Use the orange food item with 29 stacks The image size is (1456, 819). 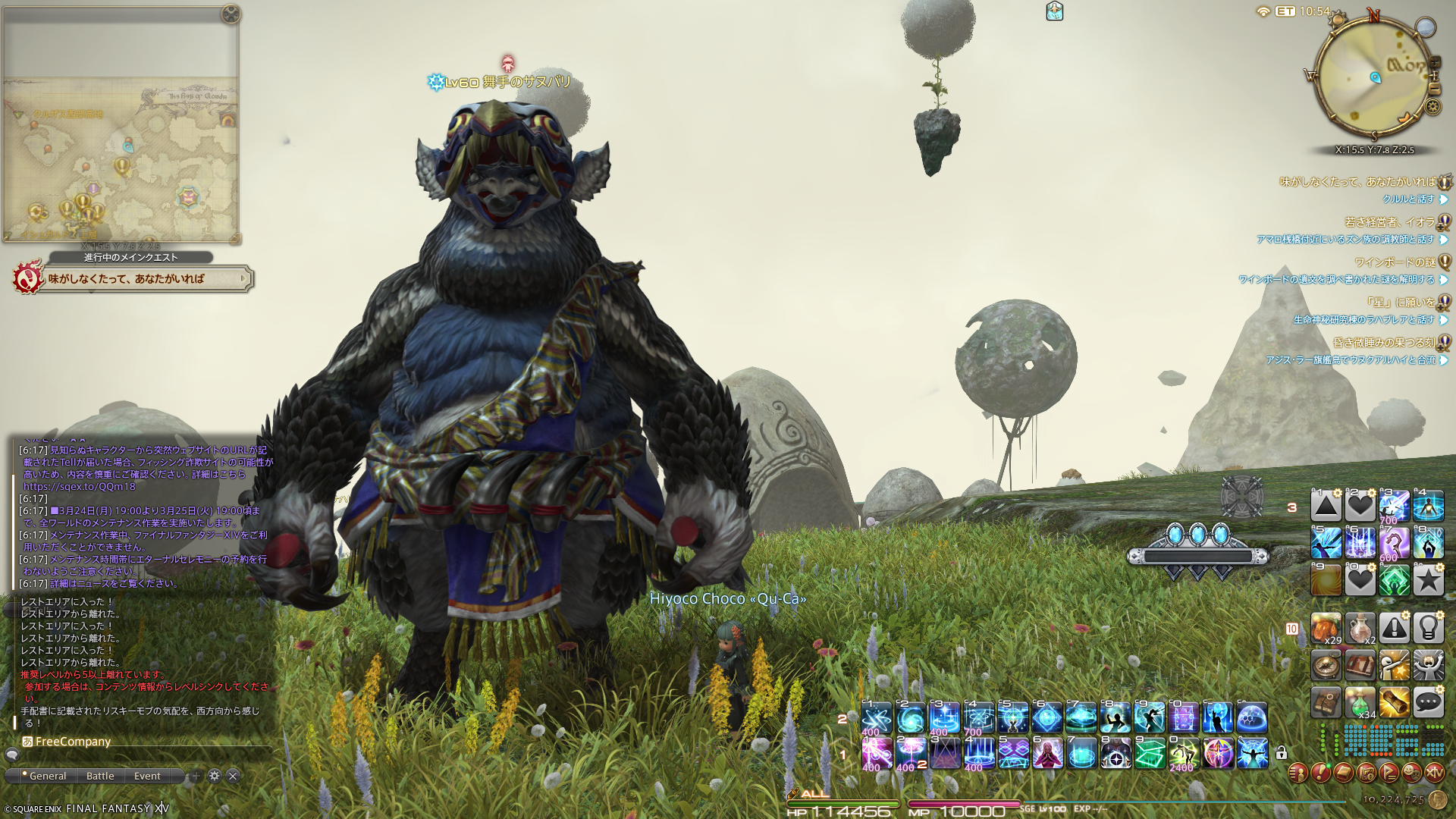click(1326, 628)
